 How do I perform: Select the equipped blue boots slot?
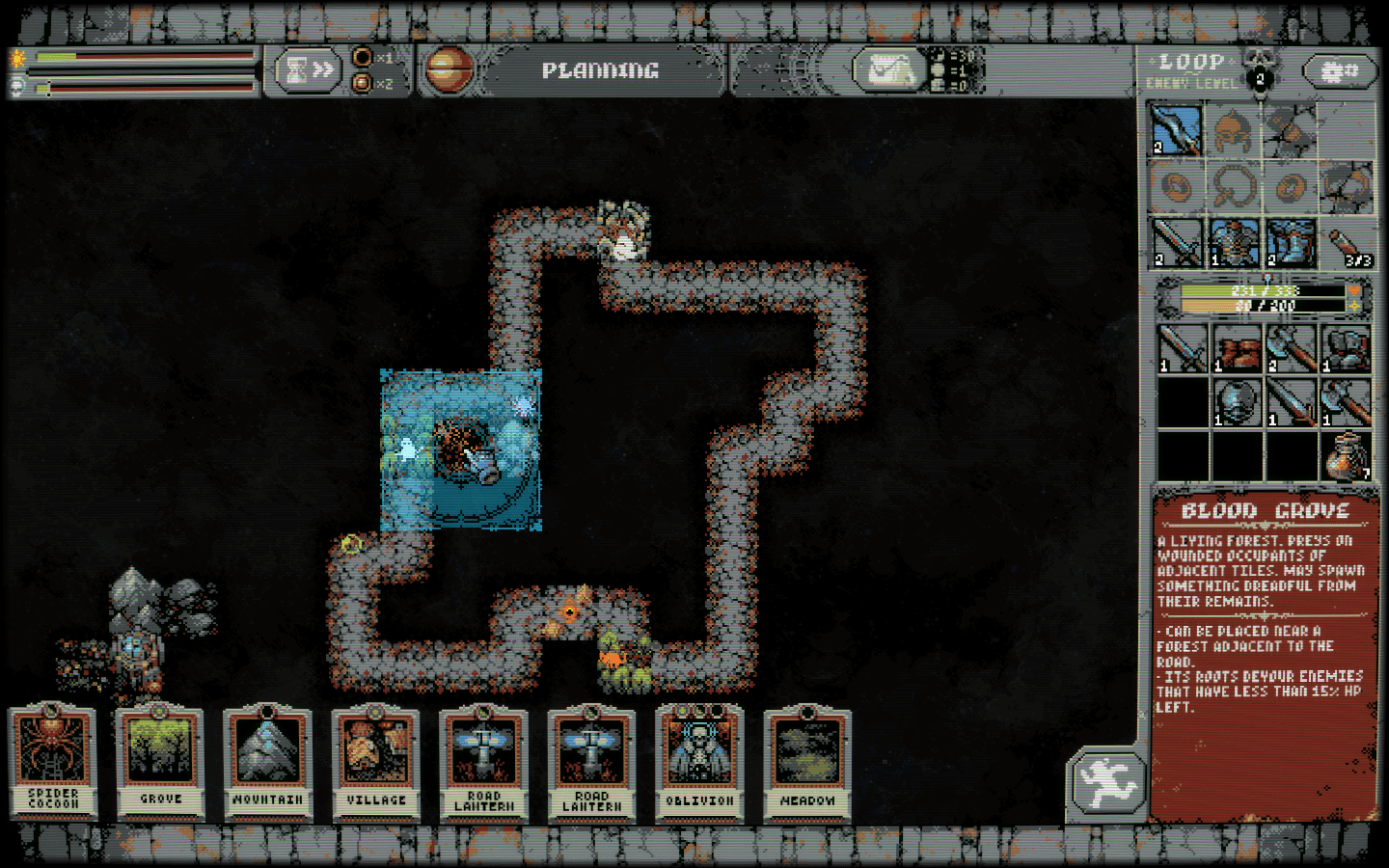click(x=1291, y=242)
